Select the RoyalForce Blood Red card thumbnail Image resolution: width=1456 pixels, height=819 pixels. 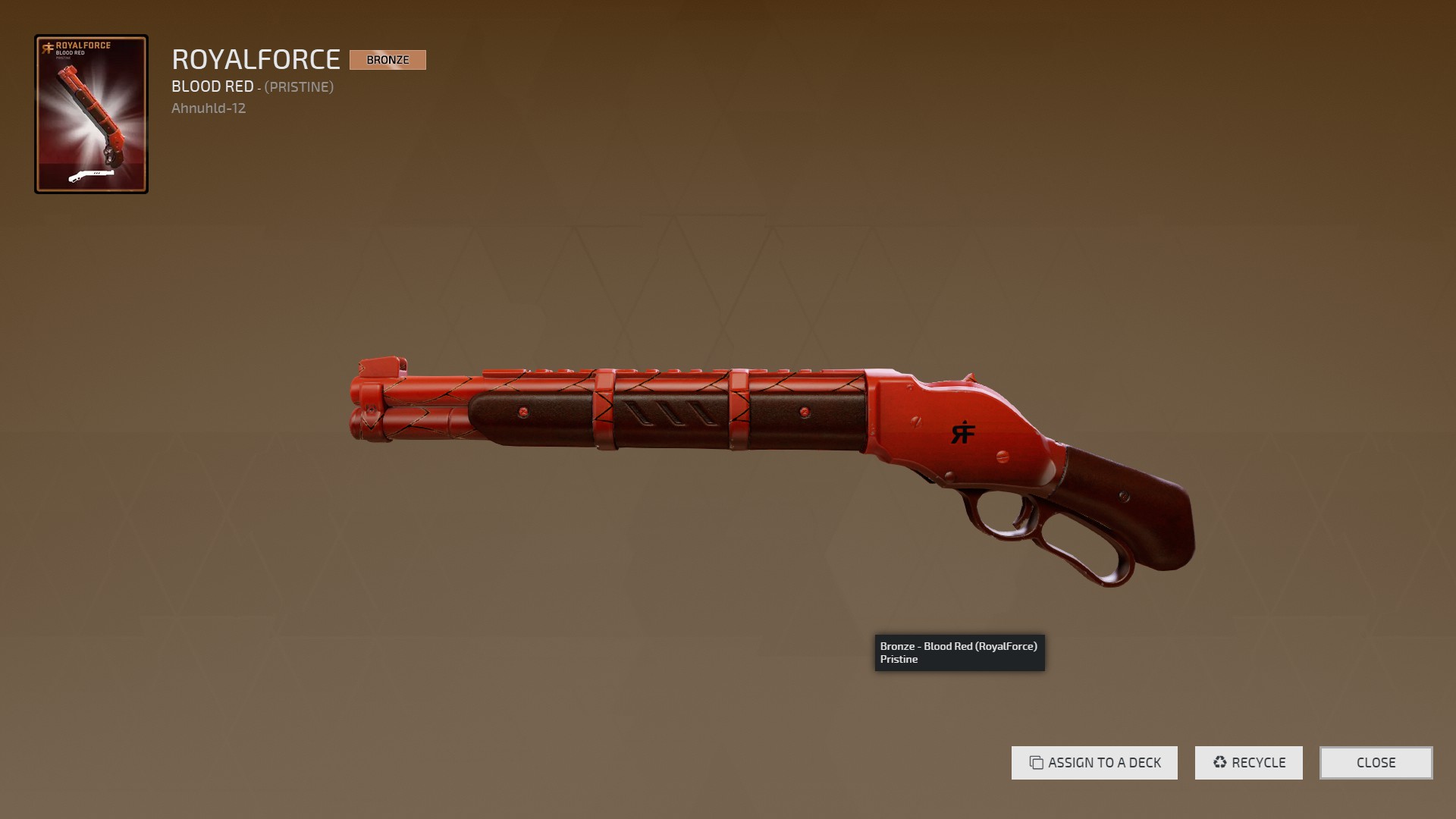(91, 114)
